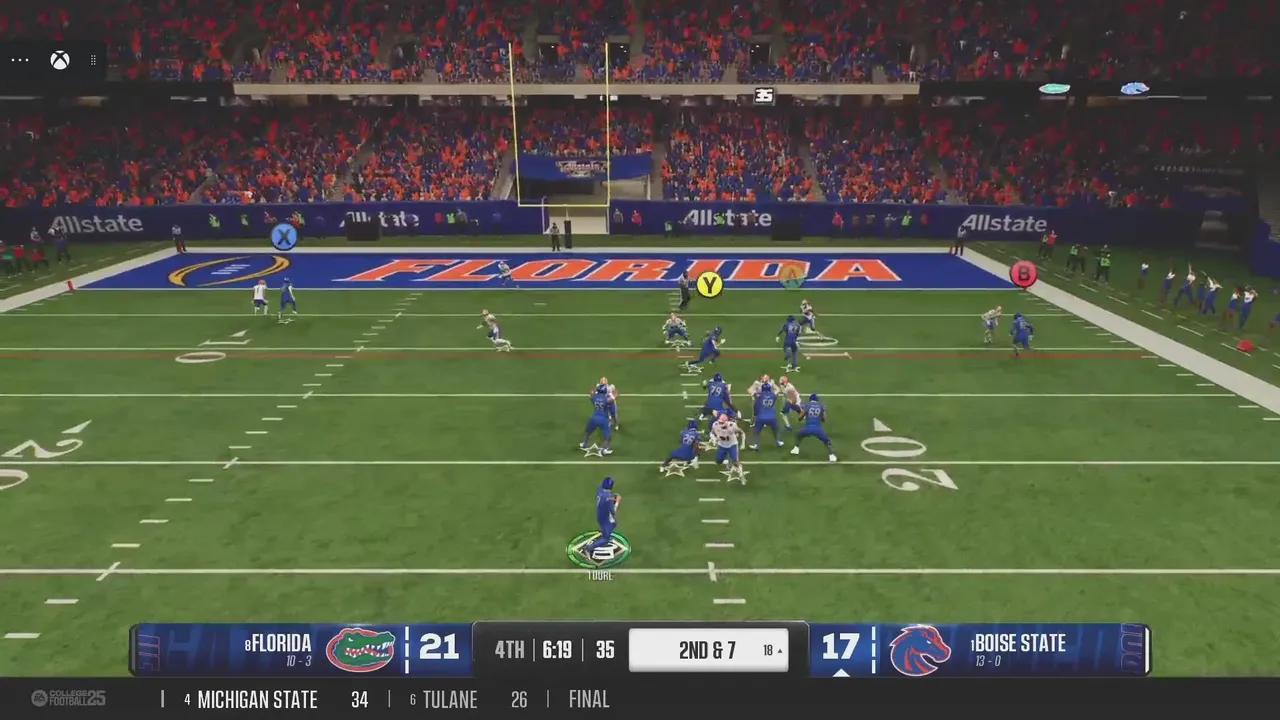Click the Xbox logo overlay button
The height and width of the screenshot is (720, 1280).
coord(60,60)
